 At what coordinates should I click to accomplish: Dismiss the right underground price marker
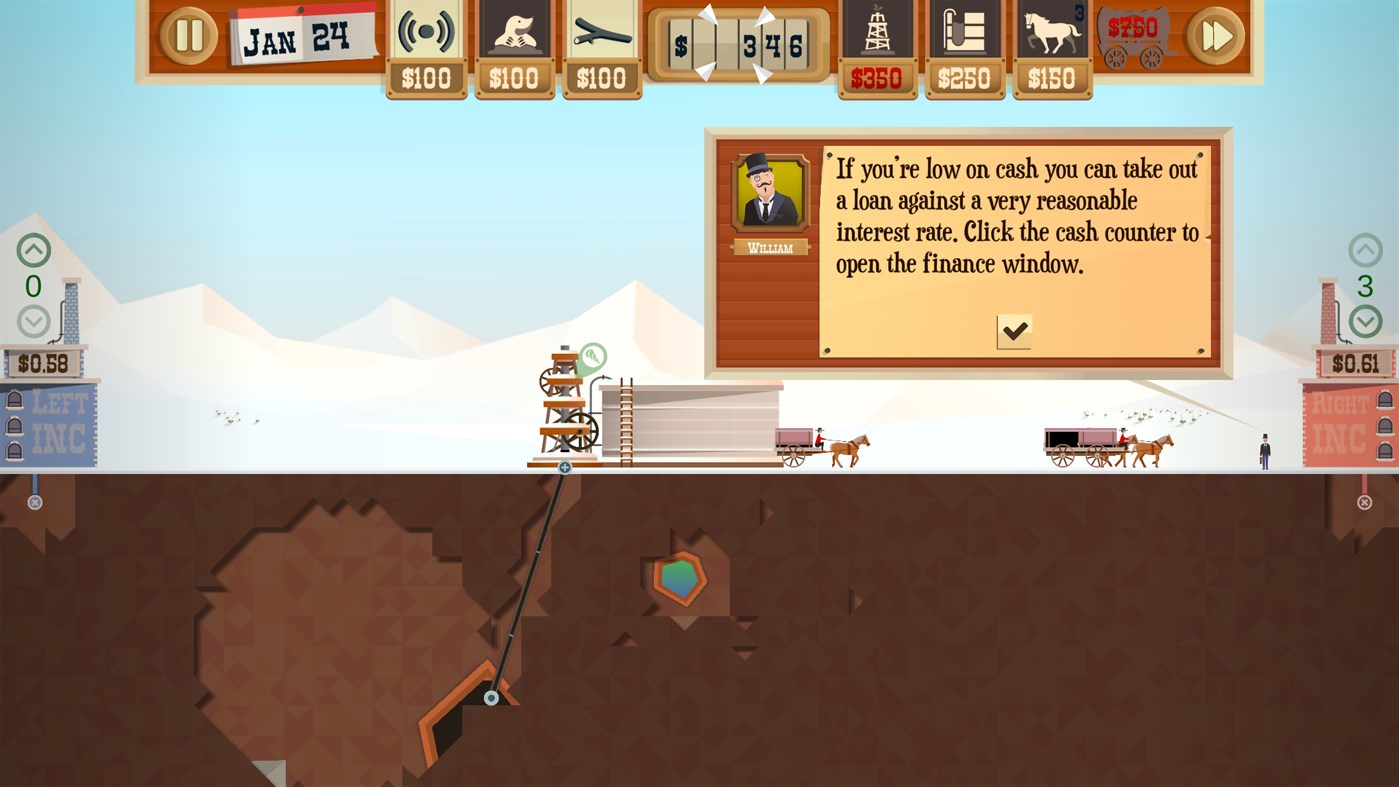1363,500
